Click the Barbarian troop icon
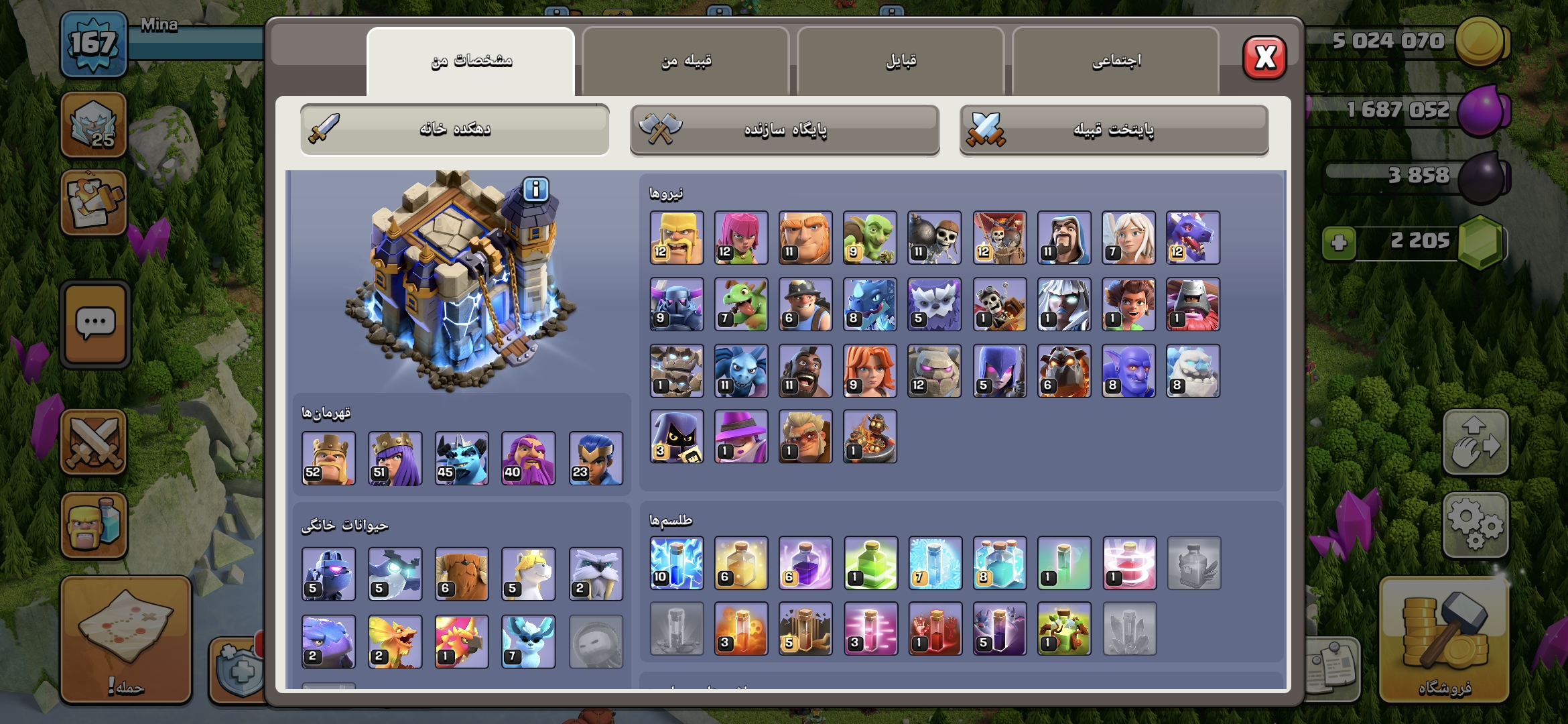The height and width of the screenshot is (724, 1568). pyautogui.click(x=677, y=238)
